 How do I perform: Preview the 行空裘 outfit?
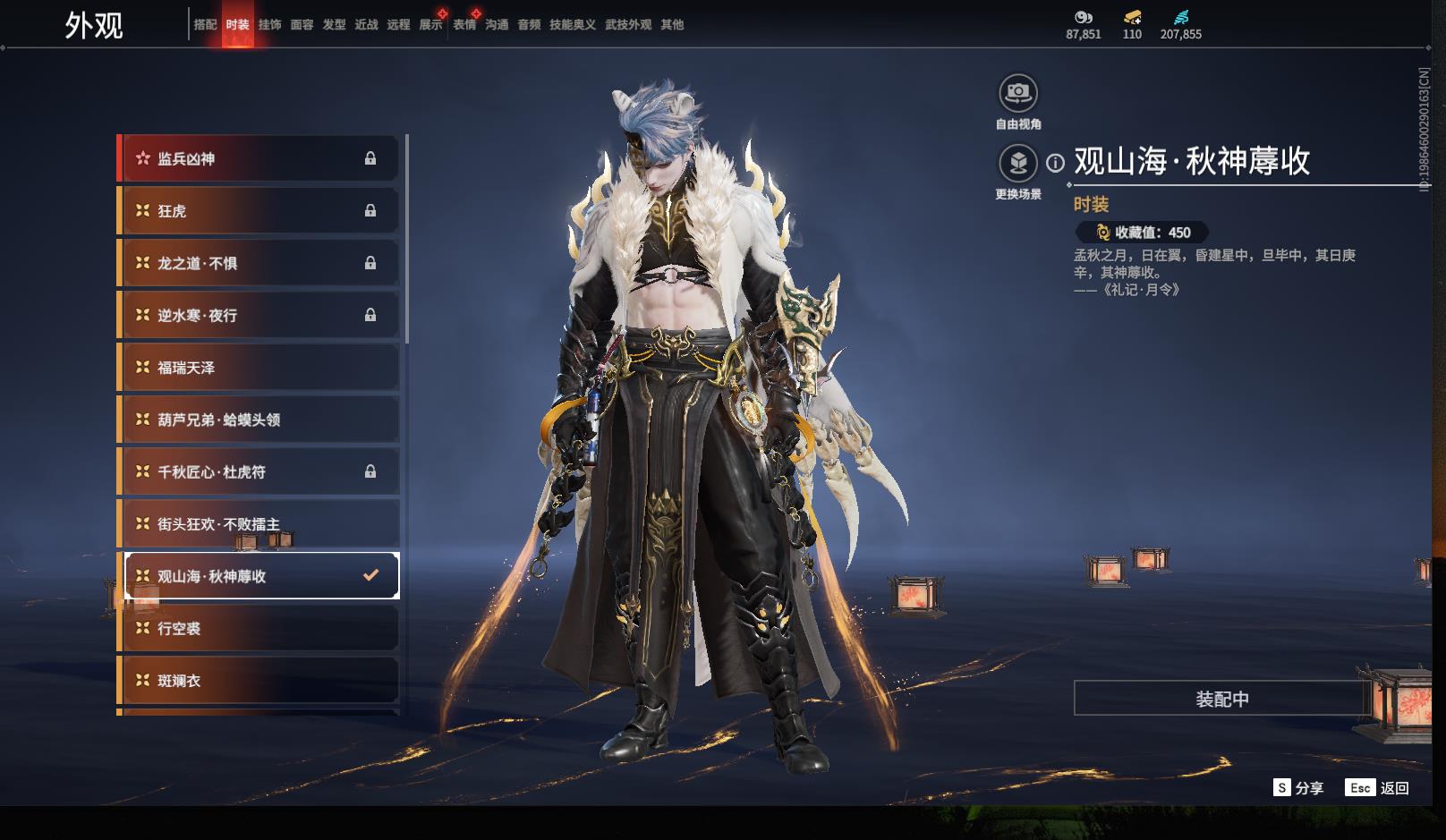pos(259,629)
